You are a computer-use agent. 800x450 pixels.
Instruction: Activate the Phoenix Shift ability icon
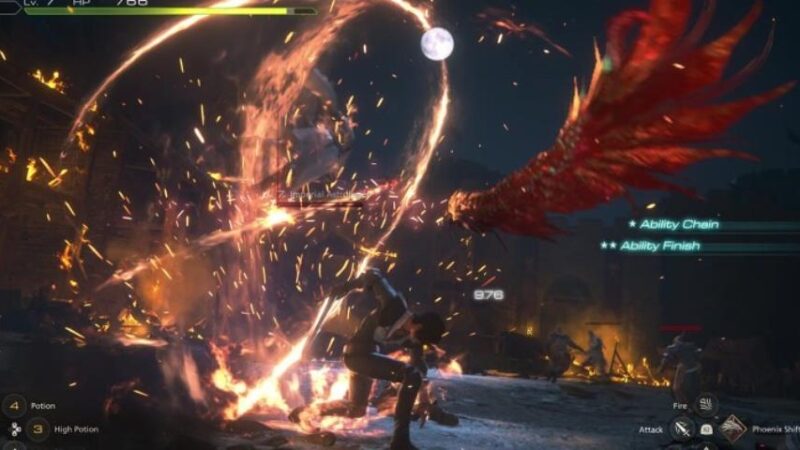(732, 429)
